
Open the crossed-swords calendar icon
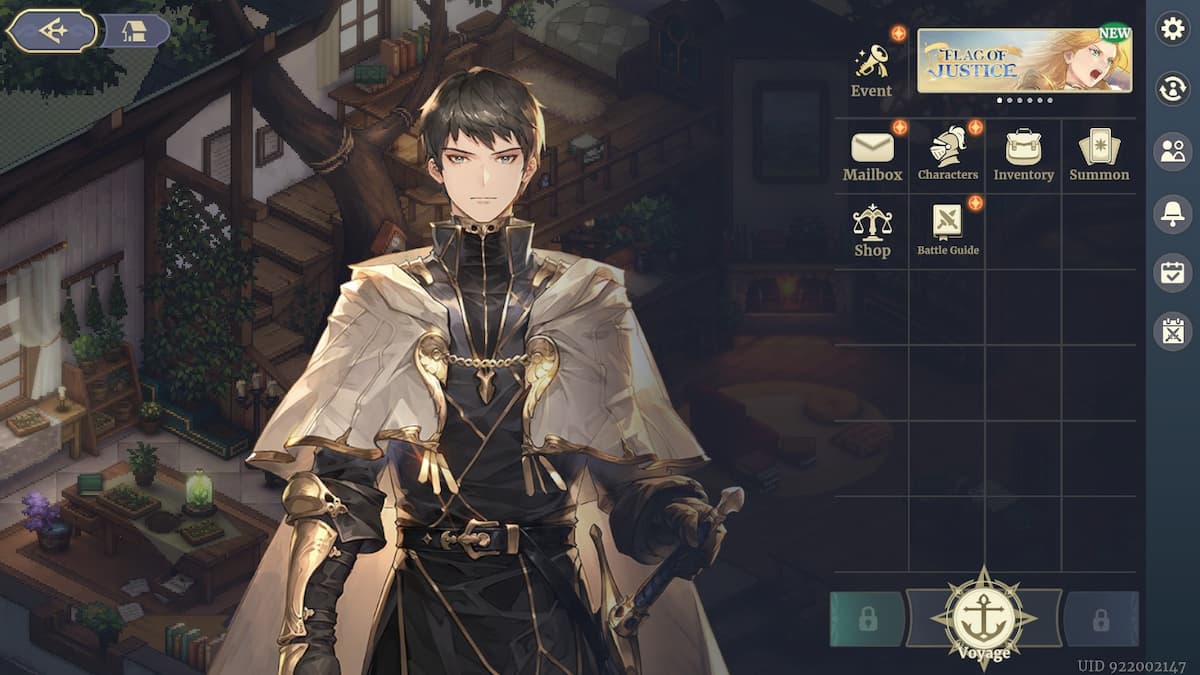(1172, 331)
